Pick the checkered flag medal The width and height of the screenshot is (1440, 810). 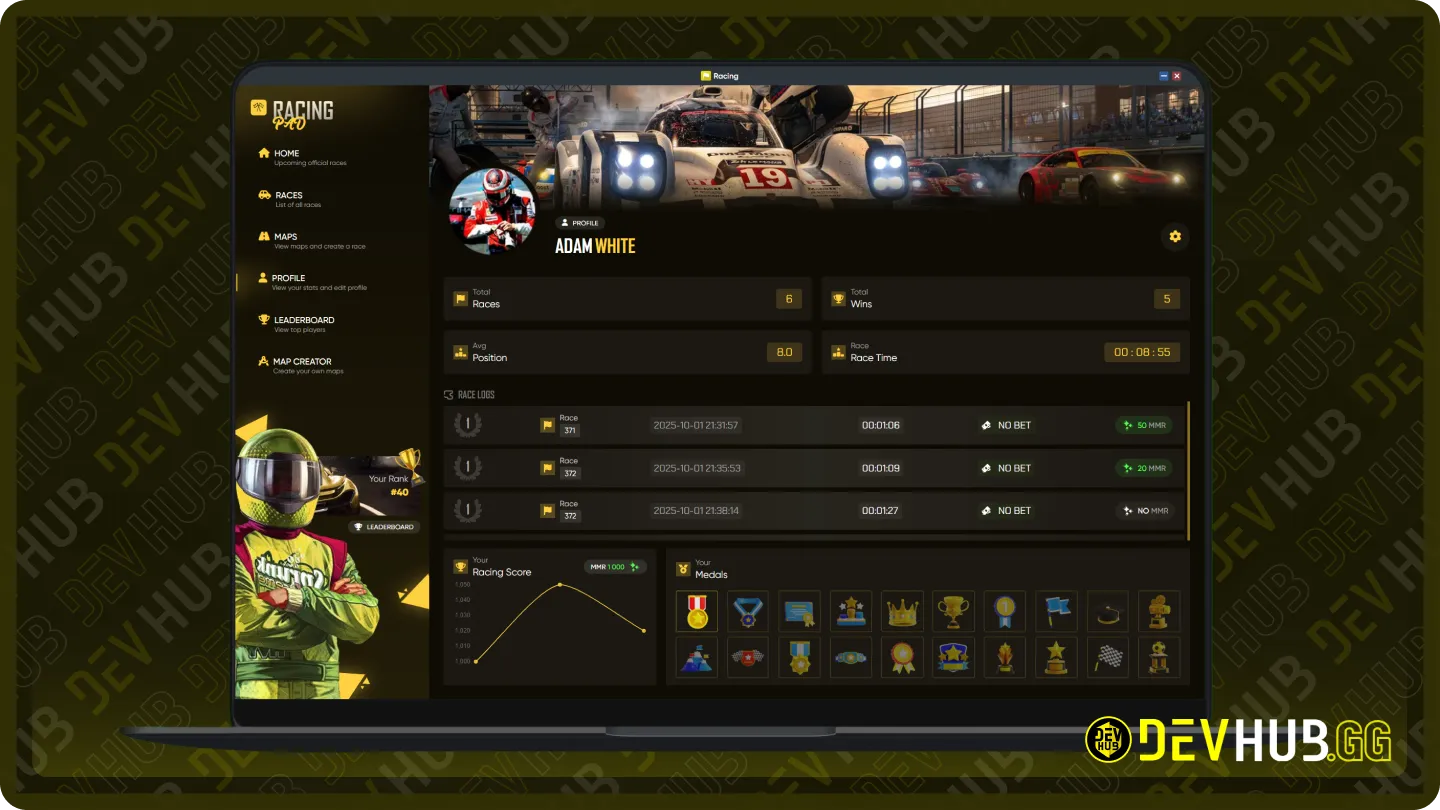click(x=1108, y=658)
